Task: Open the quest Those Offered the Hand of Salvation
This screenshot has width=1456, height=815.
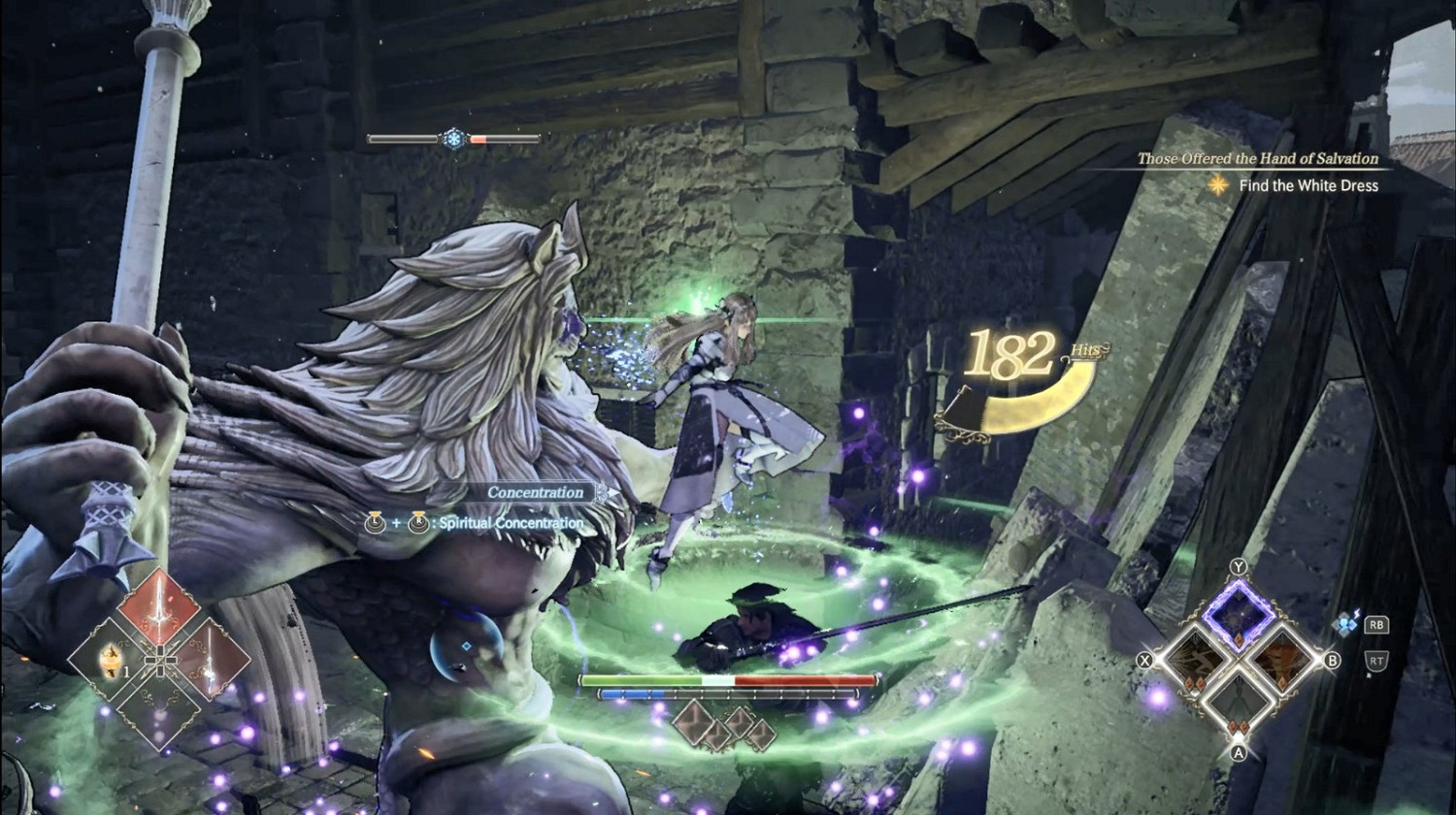Action: tap(1257, 159)
